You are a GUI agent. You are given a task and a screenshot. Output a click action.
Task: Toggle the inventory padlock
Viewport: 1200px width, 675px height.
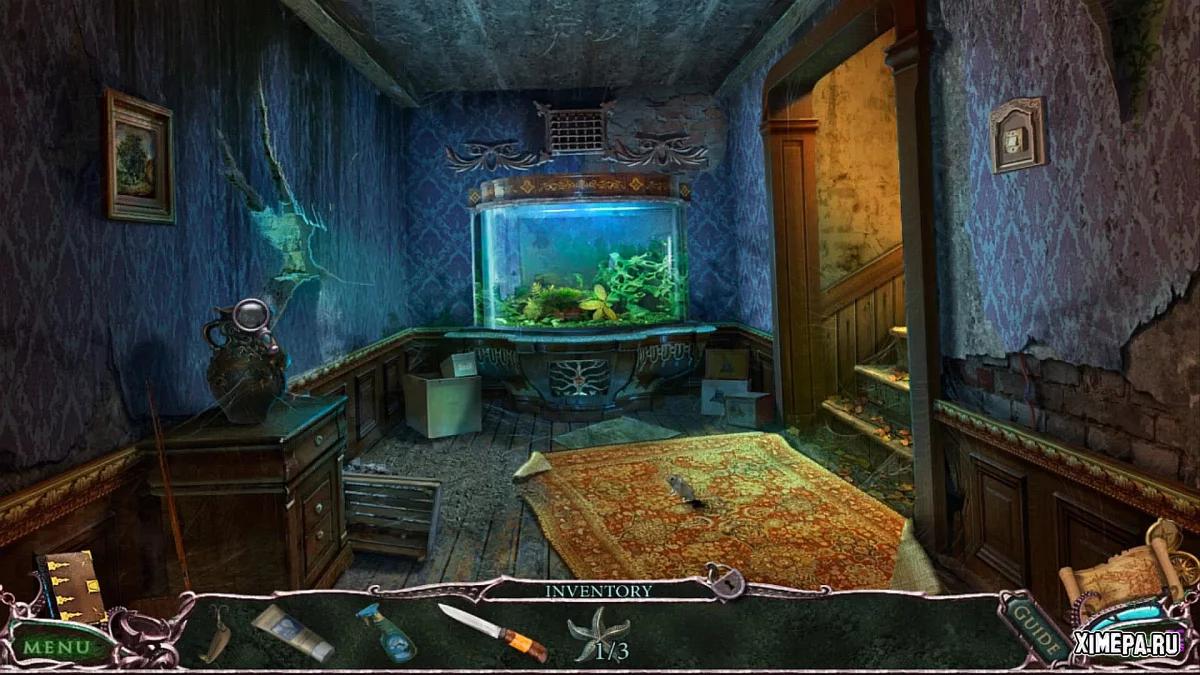click(x=722, y=580)
